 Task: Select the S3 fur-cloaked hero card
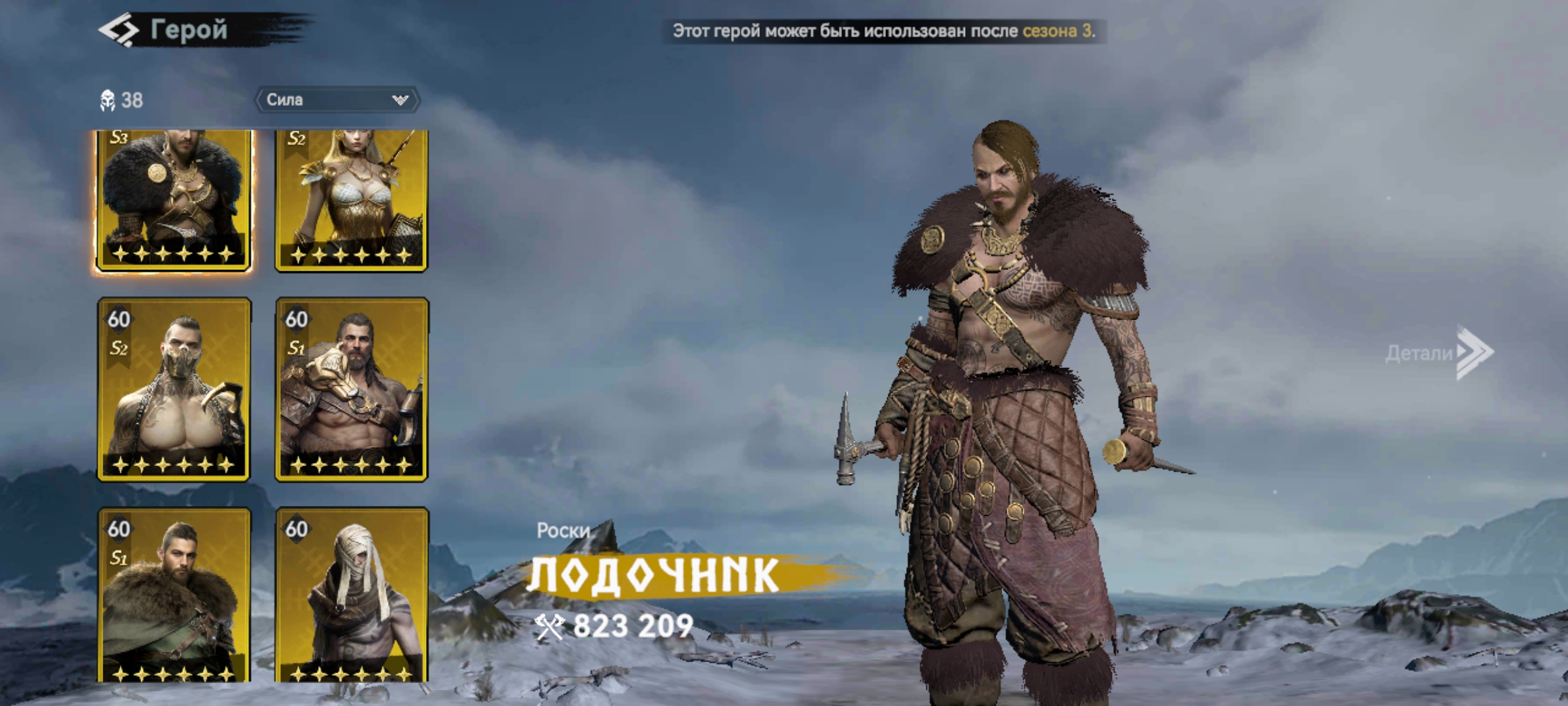[173, 199]
